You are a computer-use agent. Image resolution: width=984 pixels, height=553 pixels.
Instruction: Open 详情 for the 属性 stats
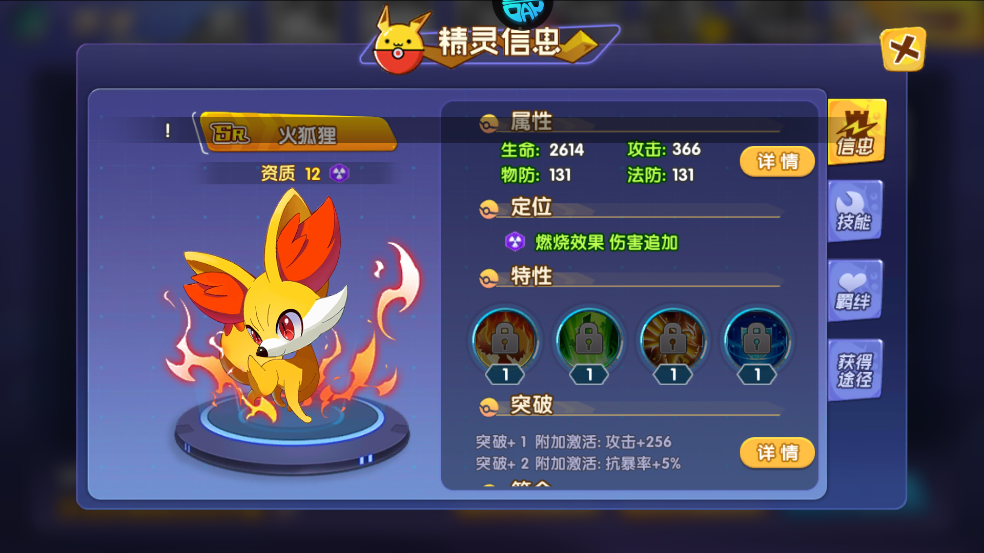[777, 161]
